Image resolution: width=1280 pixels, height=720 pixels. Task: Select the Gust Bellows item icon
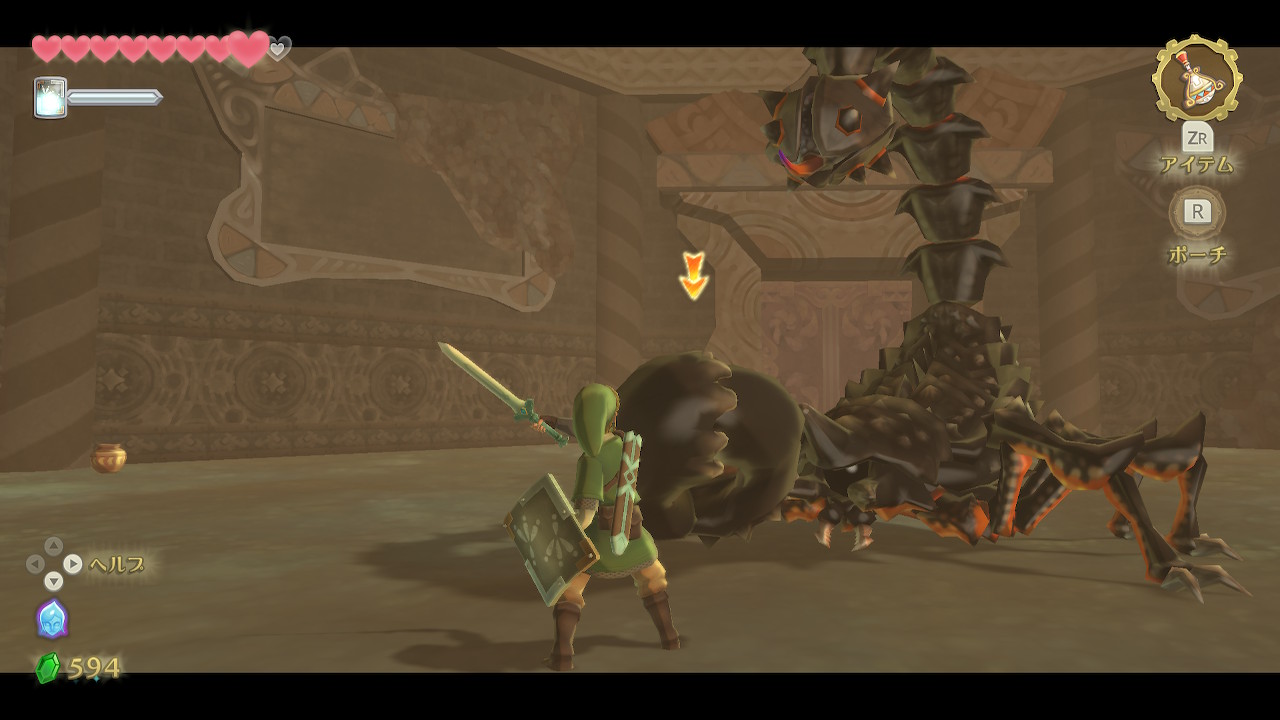(x=1197, y=78)
